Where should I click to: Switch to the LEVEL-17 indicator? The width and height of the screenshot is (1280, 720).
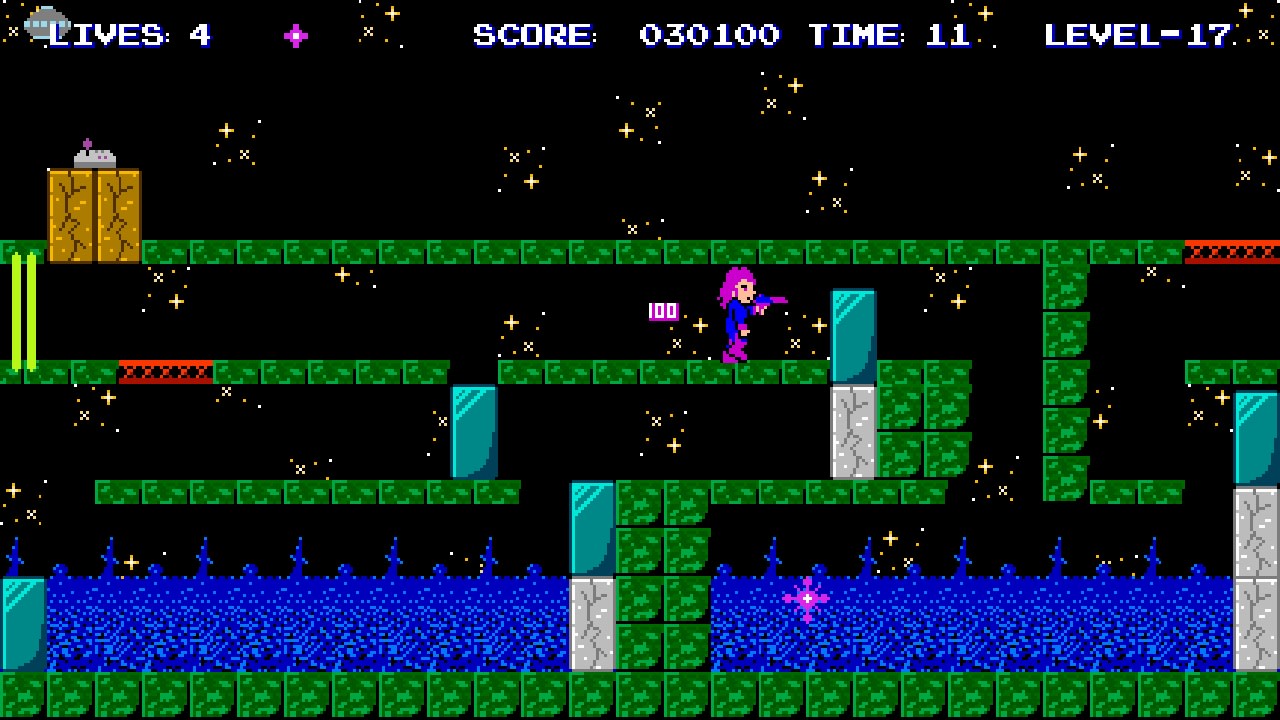tap(1135, 35)
